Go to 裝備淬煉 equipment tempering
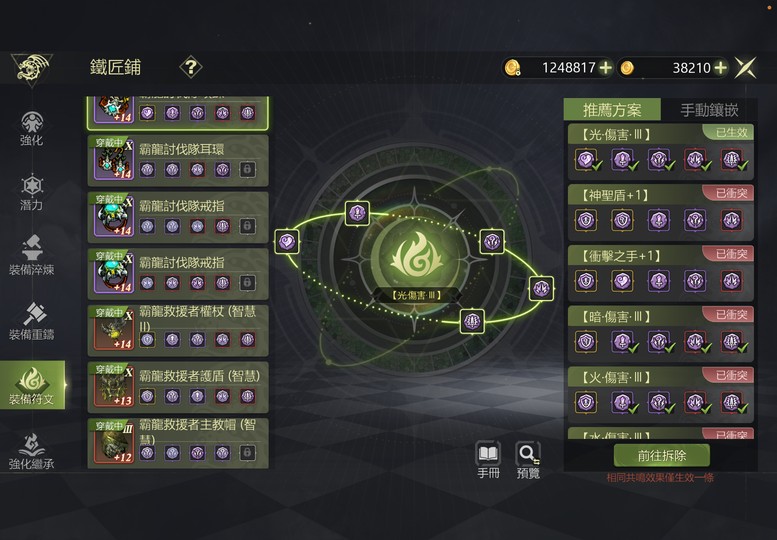 pos(32,257)
